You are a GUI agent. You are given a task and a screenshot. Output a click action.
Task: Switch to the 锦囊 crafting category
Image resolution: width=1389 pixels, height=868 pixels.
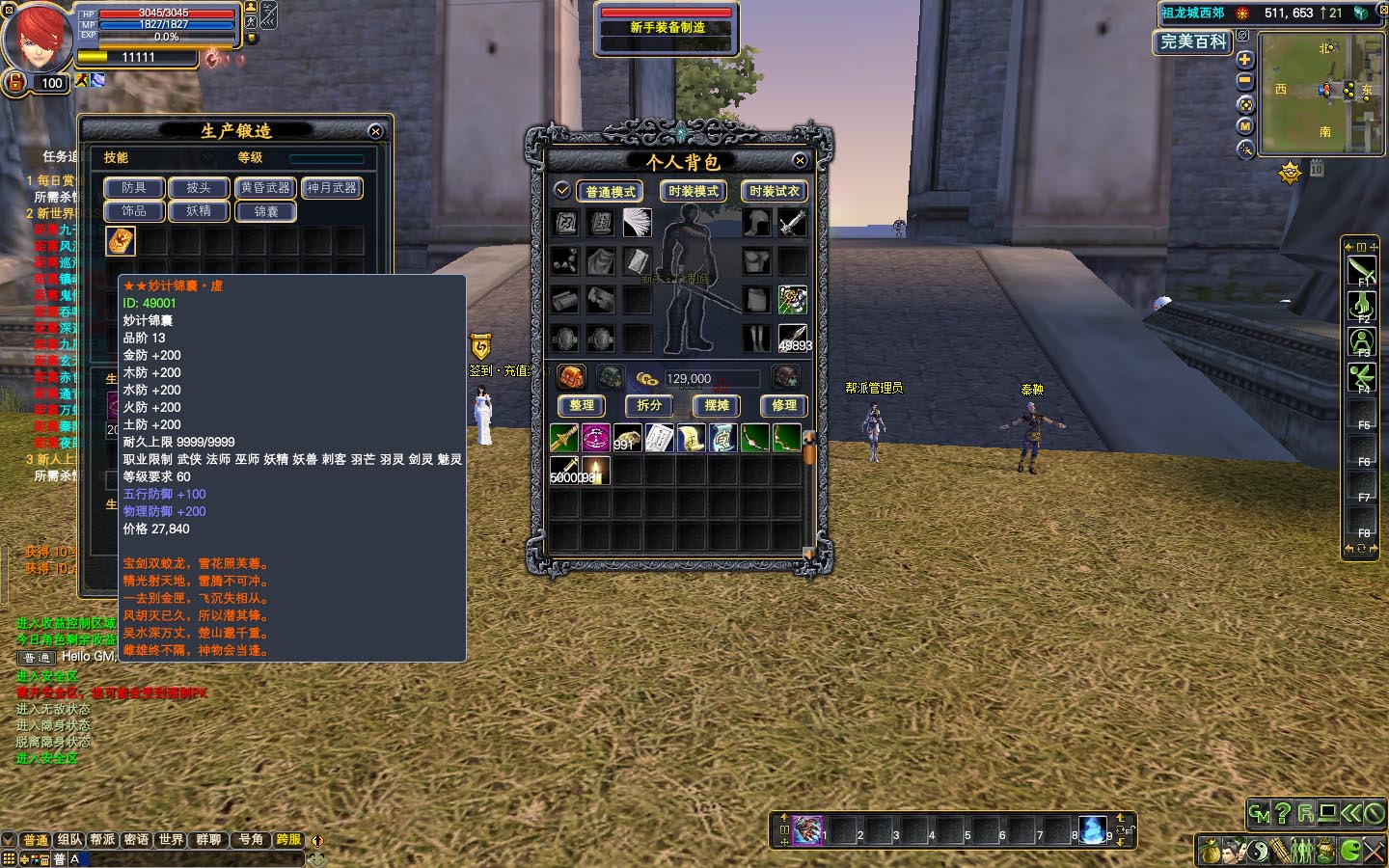265,211
